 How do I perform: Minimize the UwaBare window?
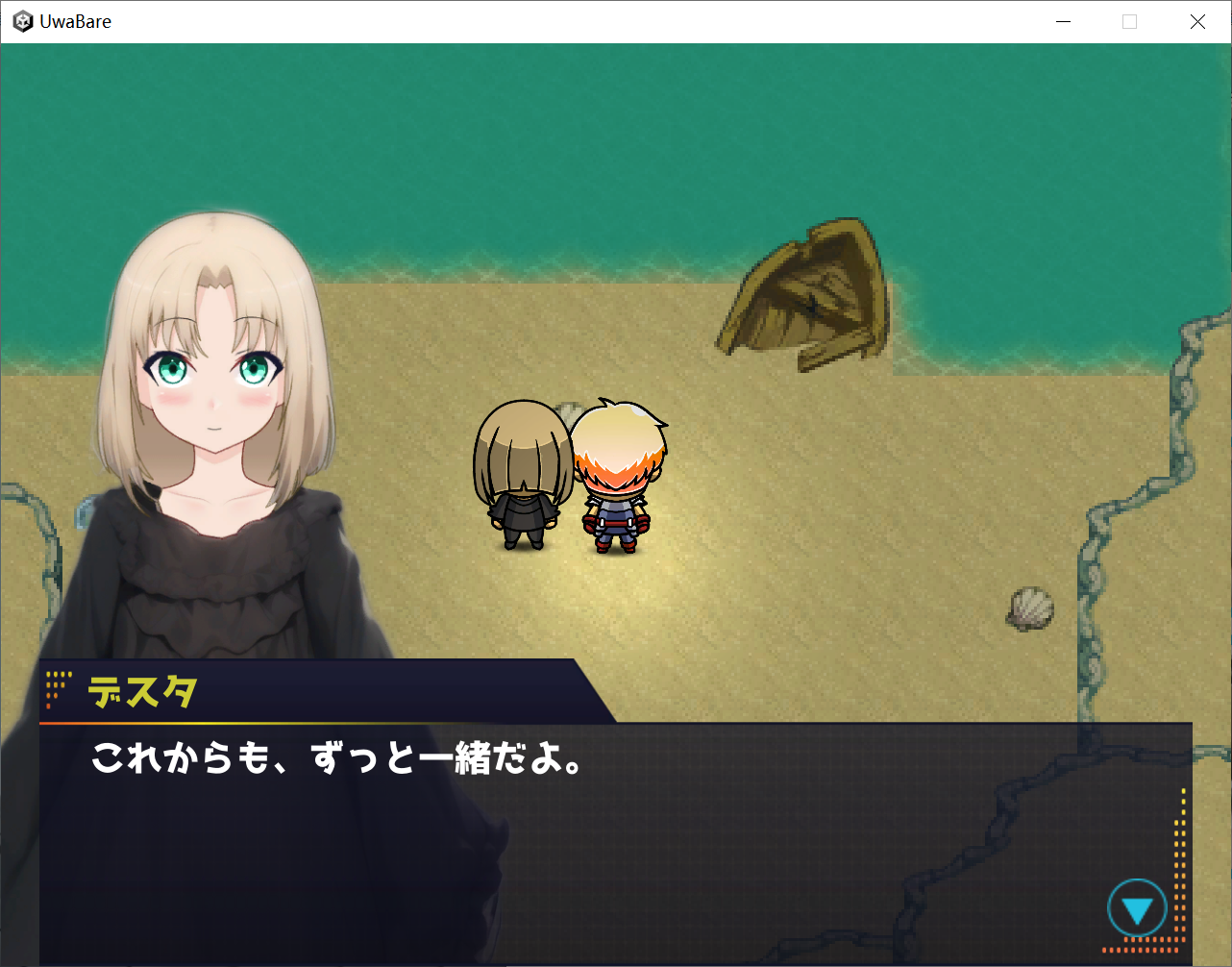[x=1063, y=21]
